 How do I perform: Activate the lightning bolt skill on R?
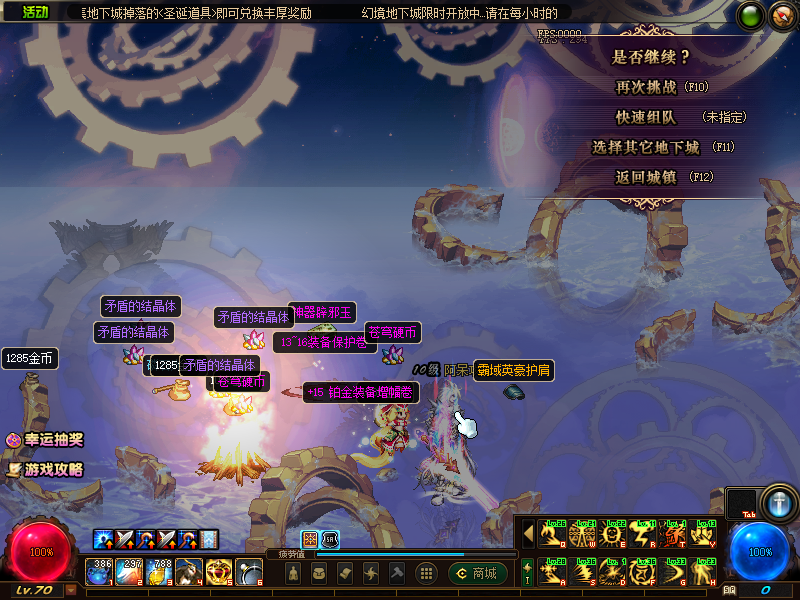pos(643,536)
